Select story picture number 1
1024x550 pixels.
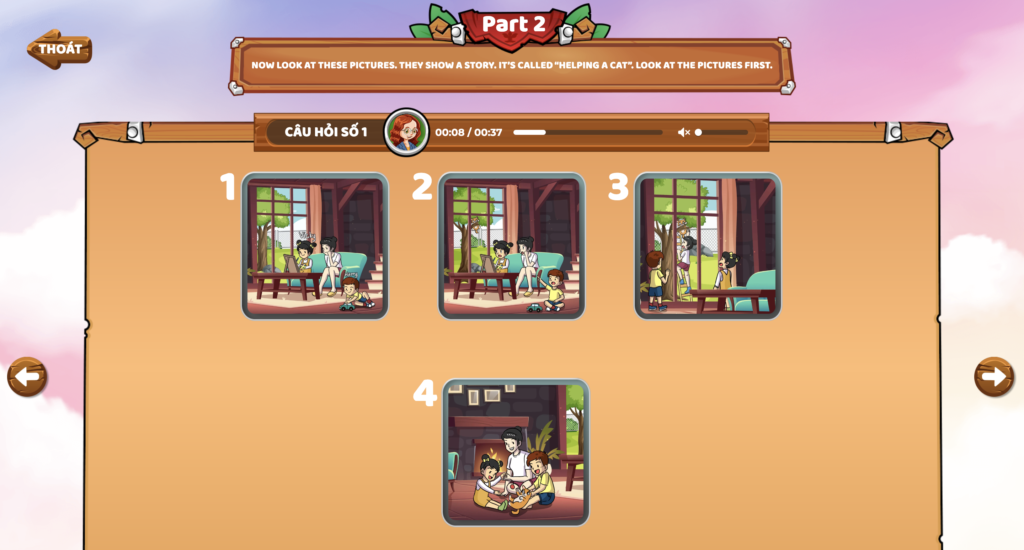coord(314,246)
